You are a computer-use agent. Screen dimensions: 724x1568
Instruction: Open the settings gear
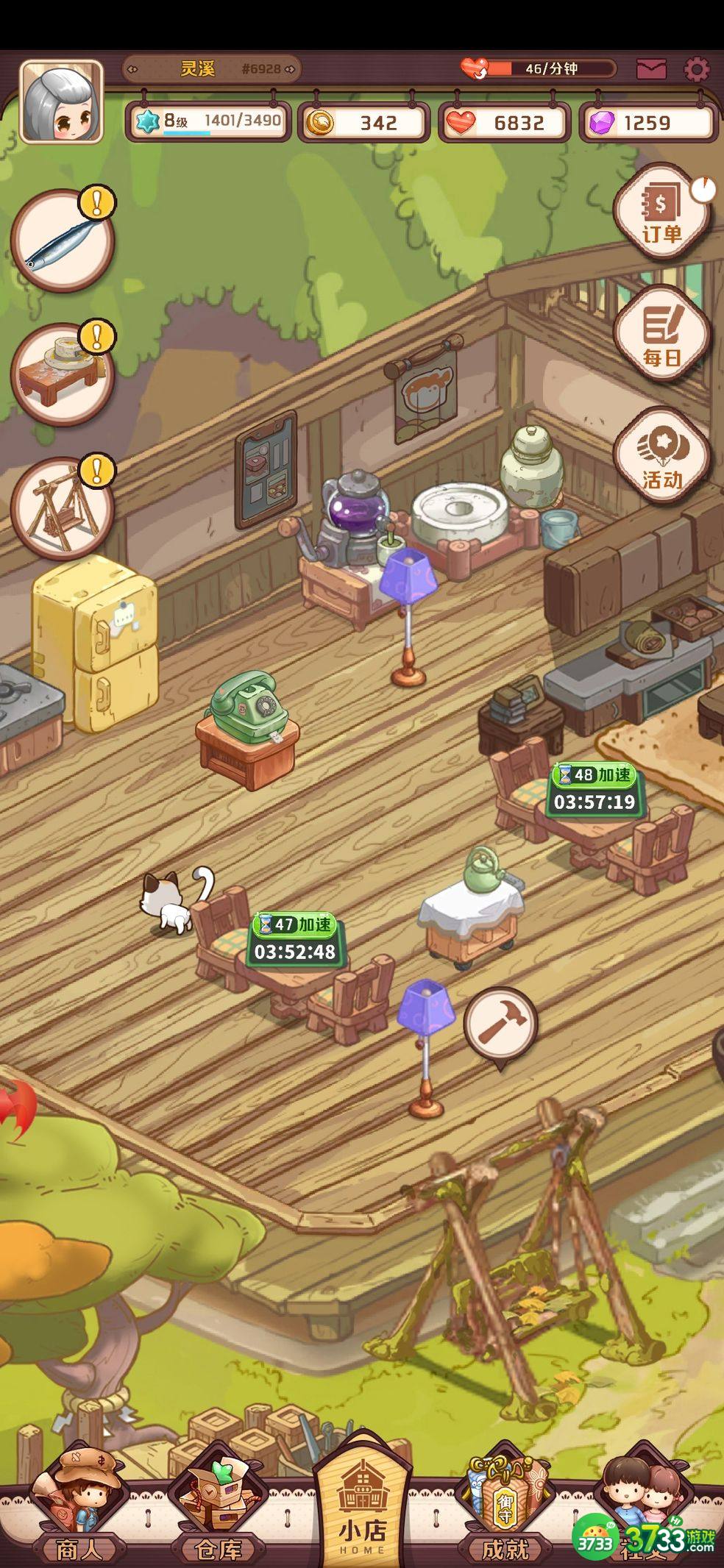click(x=696, y=69)
